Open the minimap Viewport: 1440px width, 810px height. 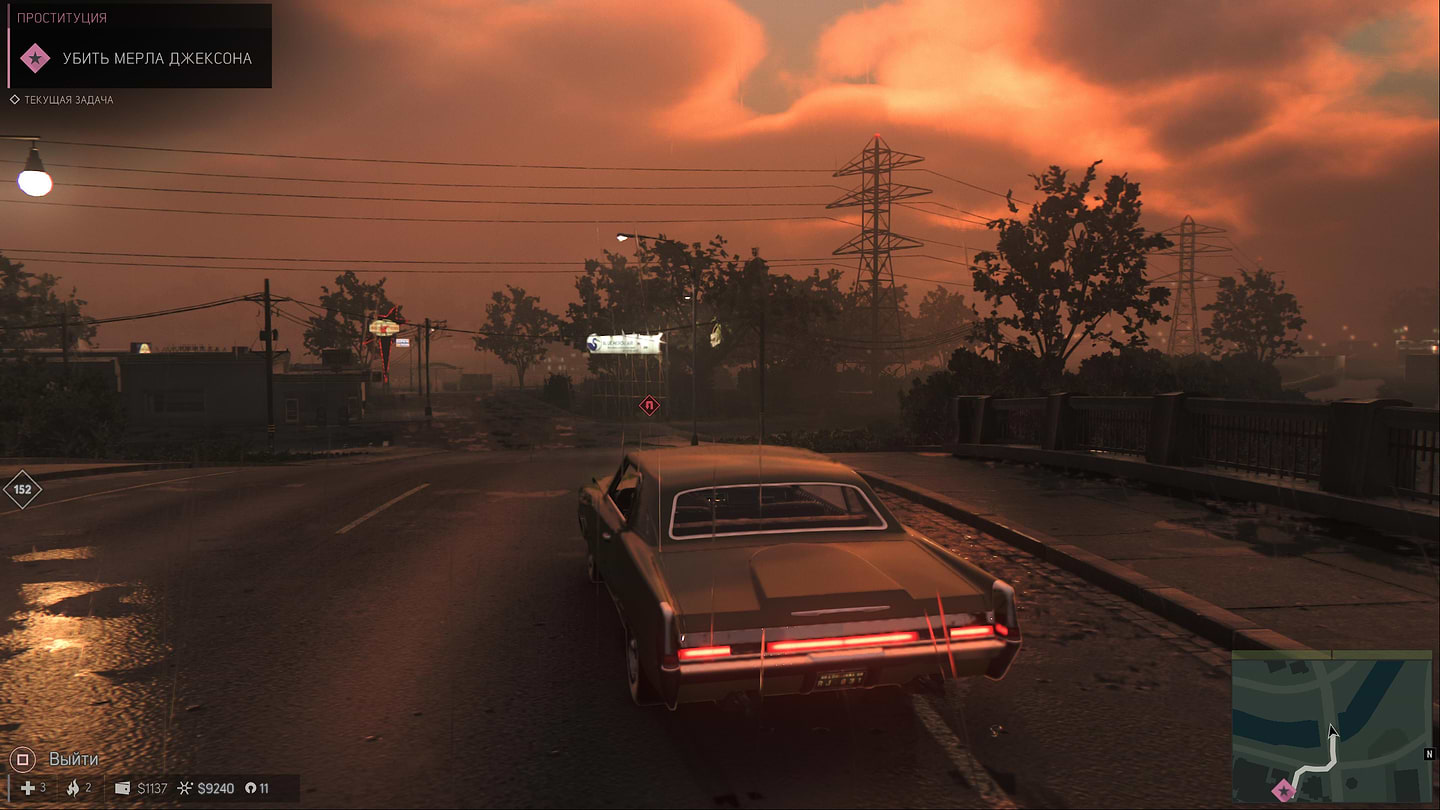click(1331, 726)
